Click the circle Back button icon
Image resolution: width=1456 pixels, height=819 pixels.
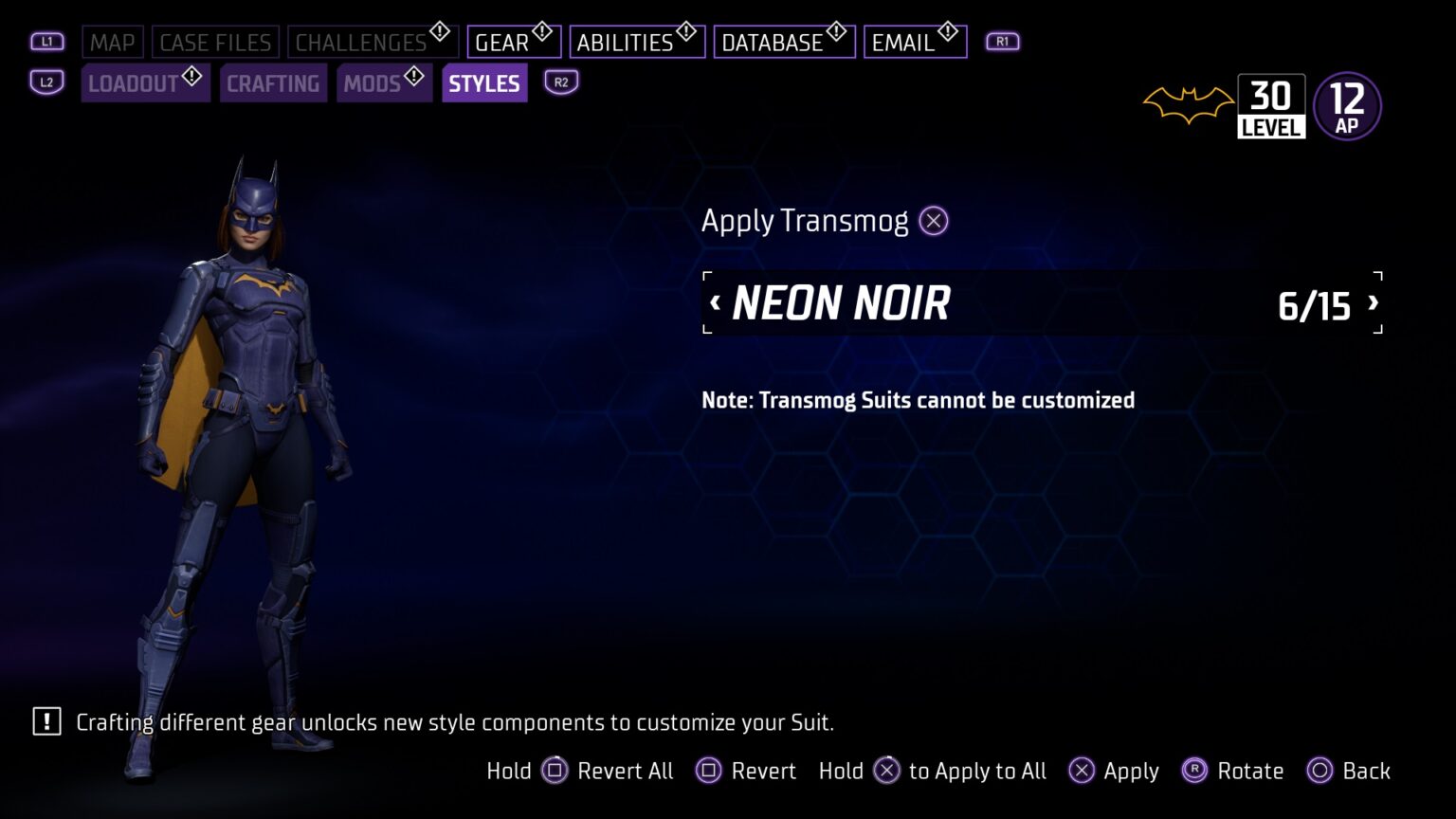click(1320, 771)
